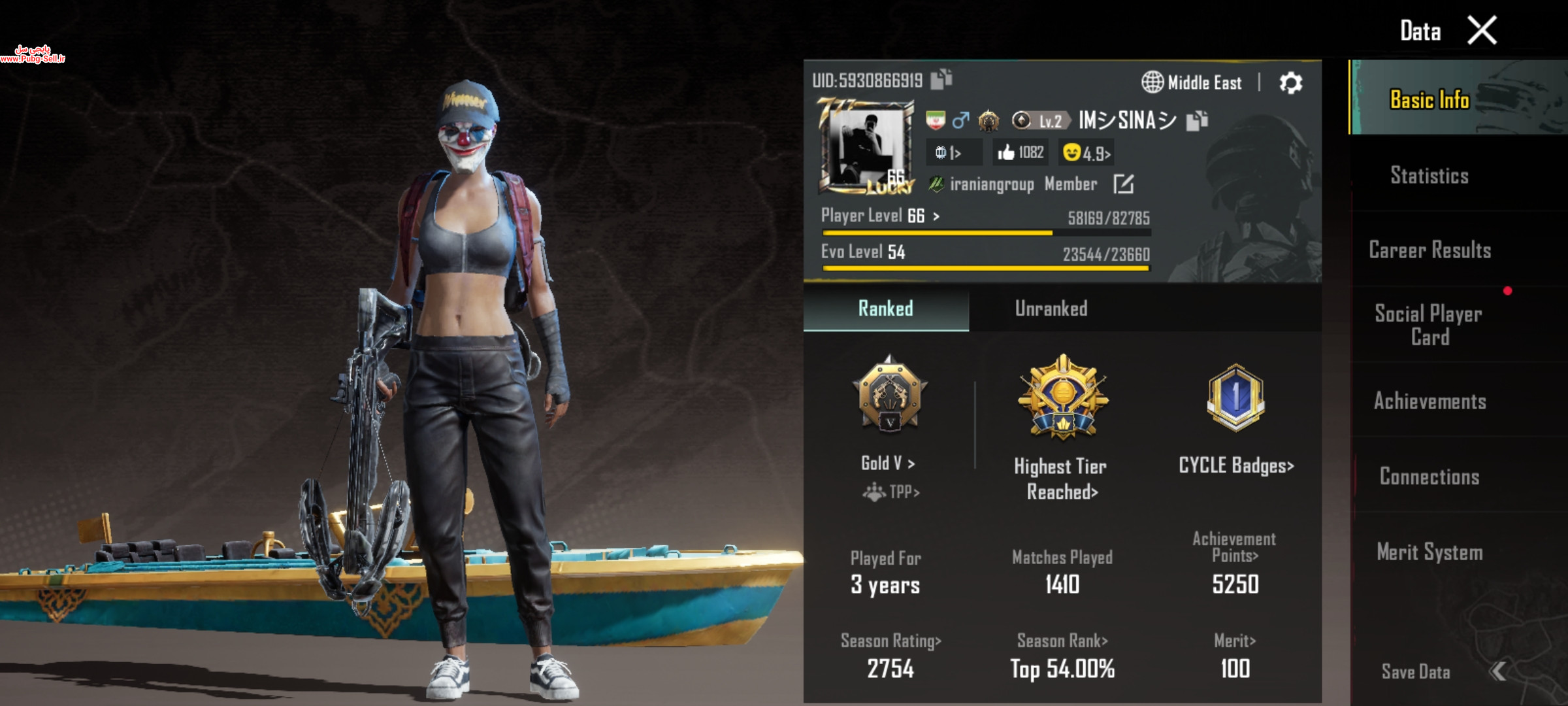Click the Save Data button
The height and width of the screenshot is (706, 1568).
(1416, 671)
